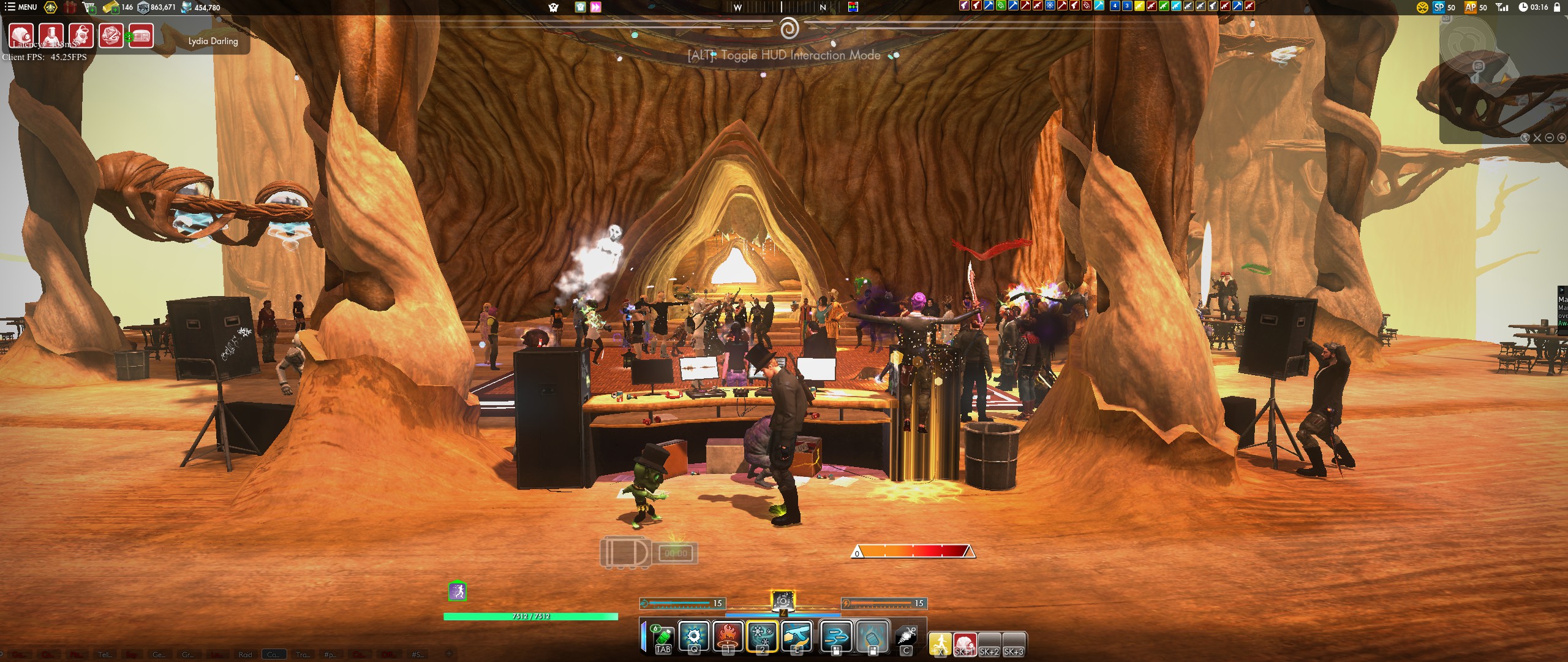The image size is (1568, 662).
Task: Select the red rose buff icon
Action: click(x=111, y=36)
